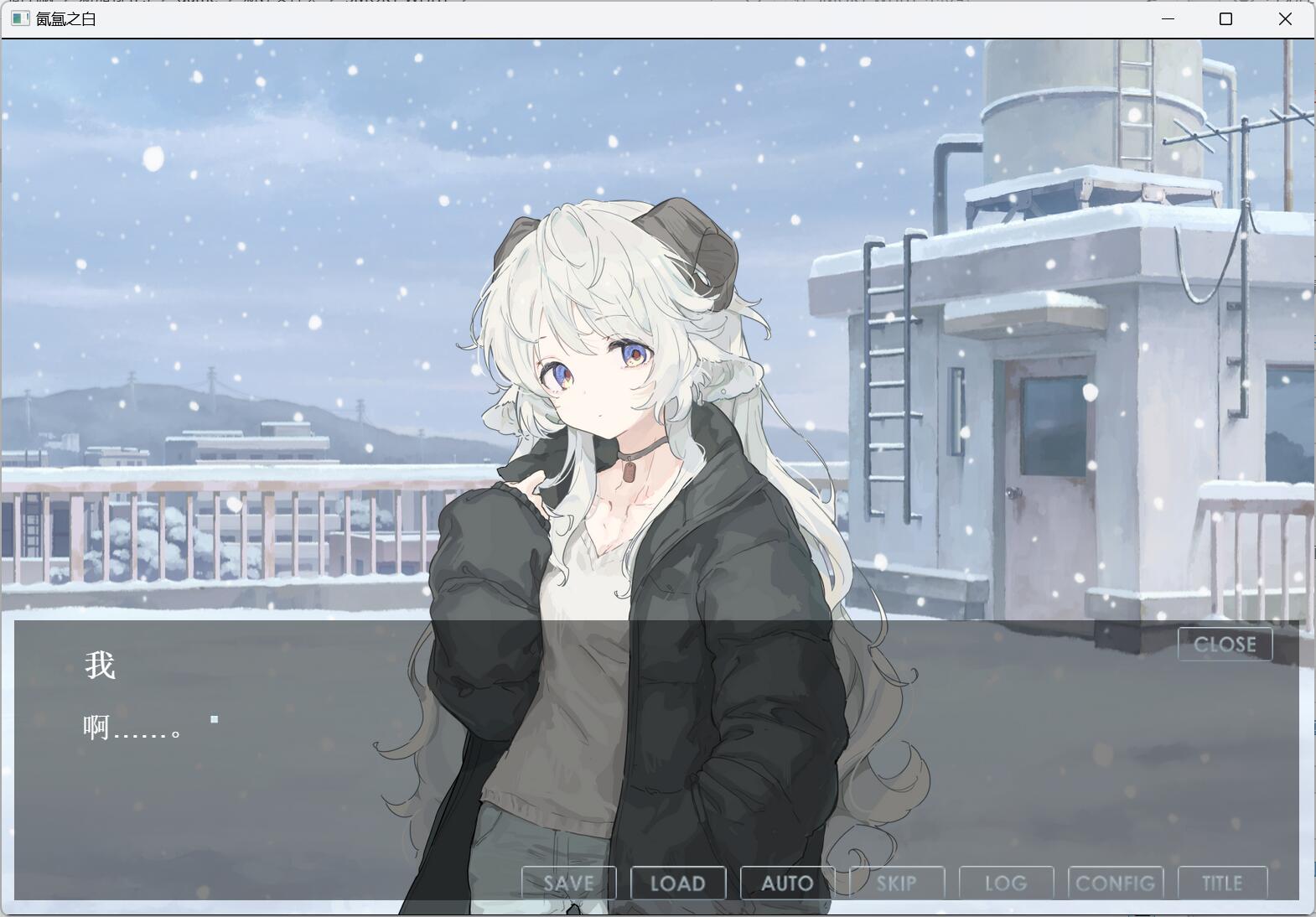Toggle the dialogue box visibility with CLOSE
Viewport: 1316px width, 917px height.
pyautogui.click(x=1225, y=644)
